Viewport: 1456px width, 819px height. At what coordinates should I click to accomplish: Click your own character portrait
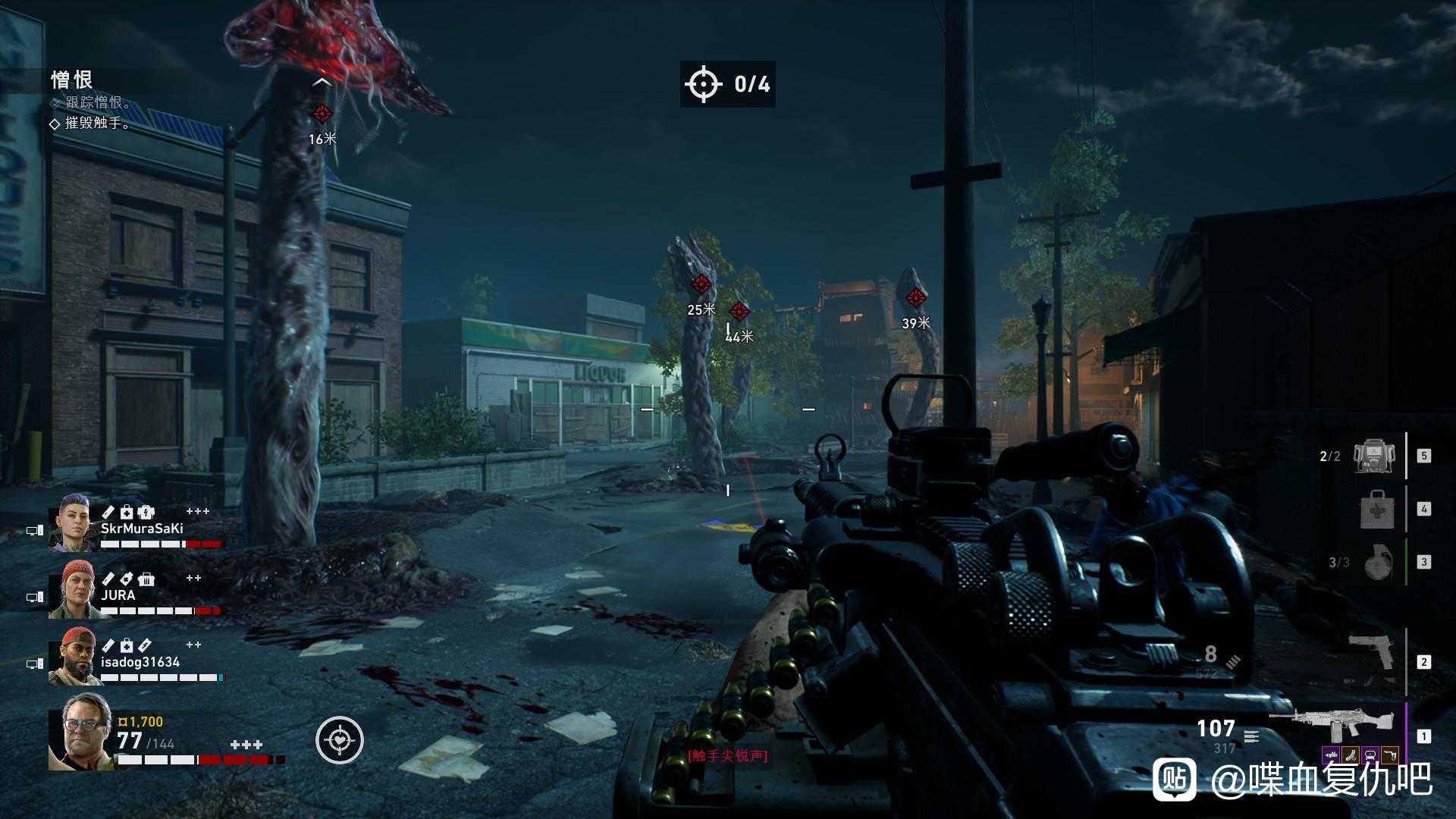click(x=80, y=731)
